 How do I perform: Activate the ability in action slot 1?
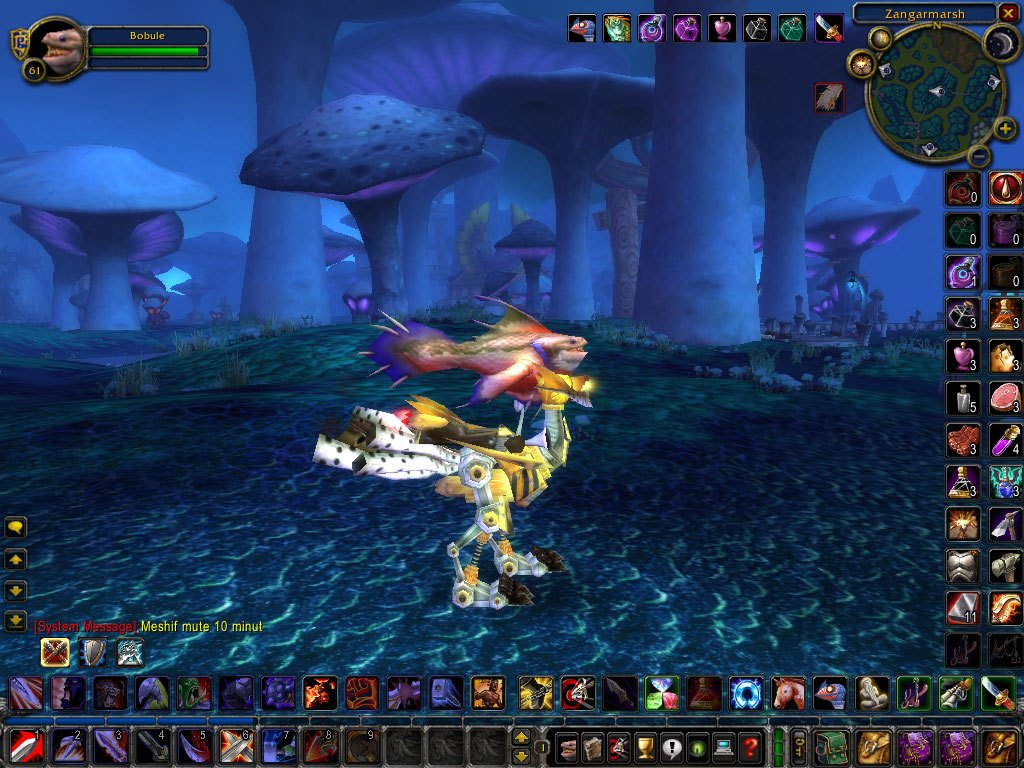pos(24,746)
